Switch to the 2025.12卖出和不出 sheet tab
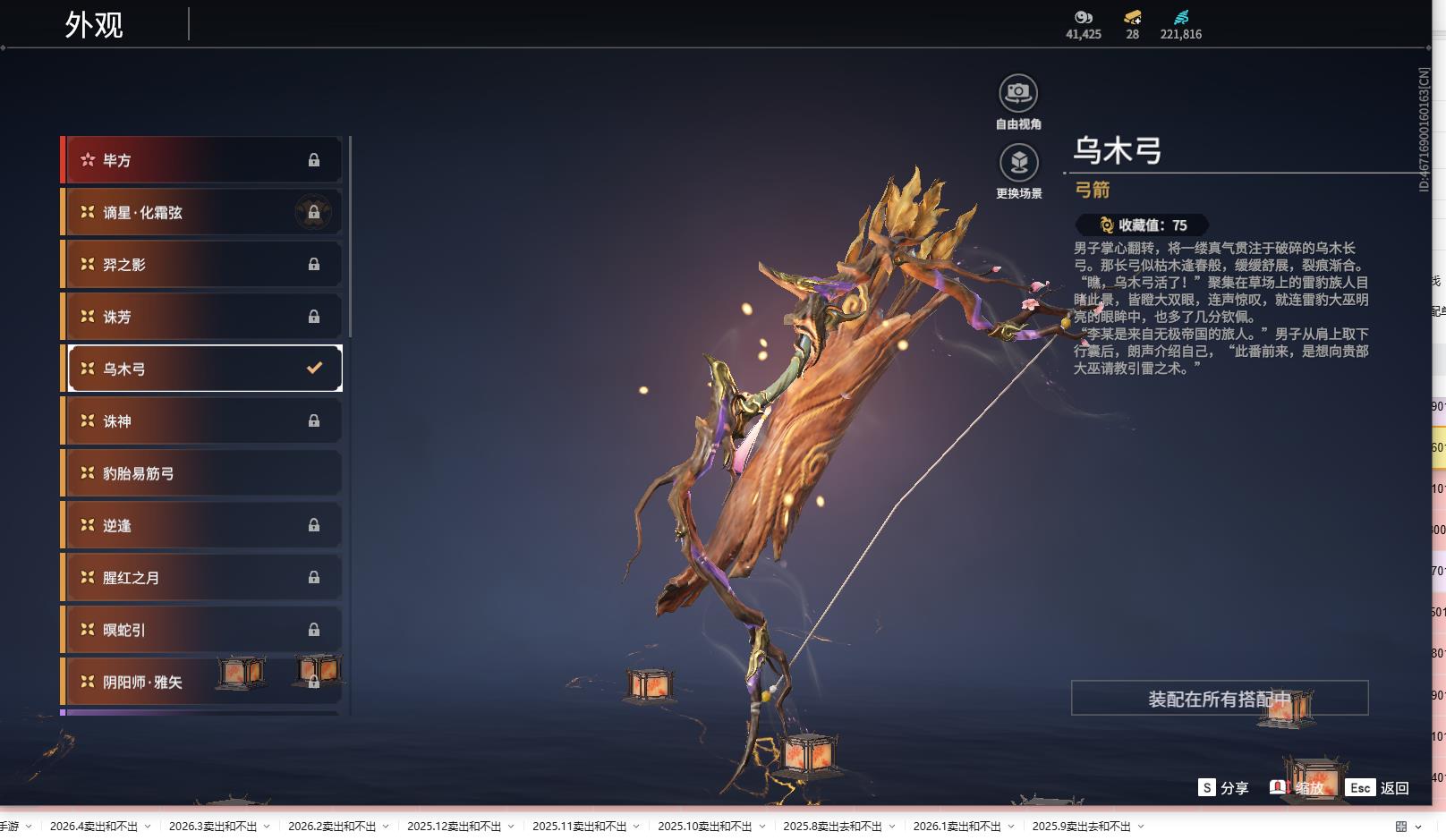 coord(454,827)
